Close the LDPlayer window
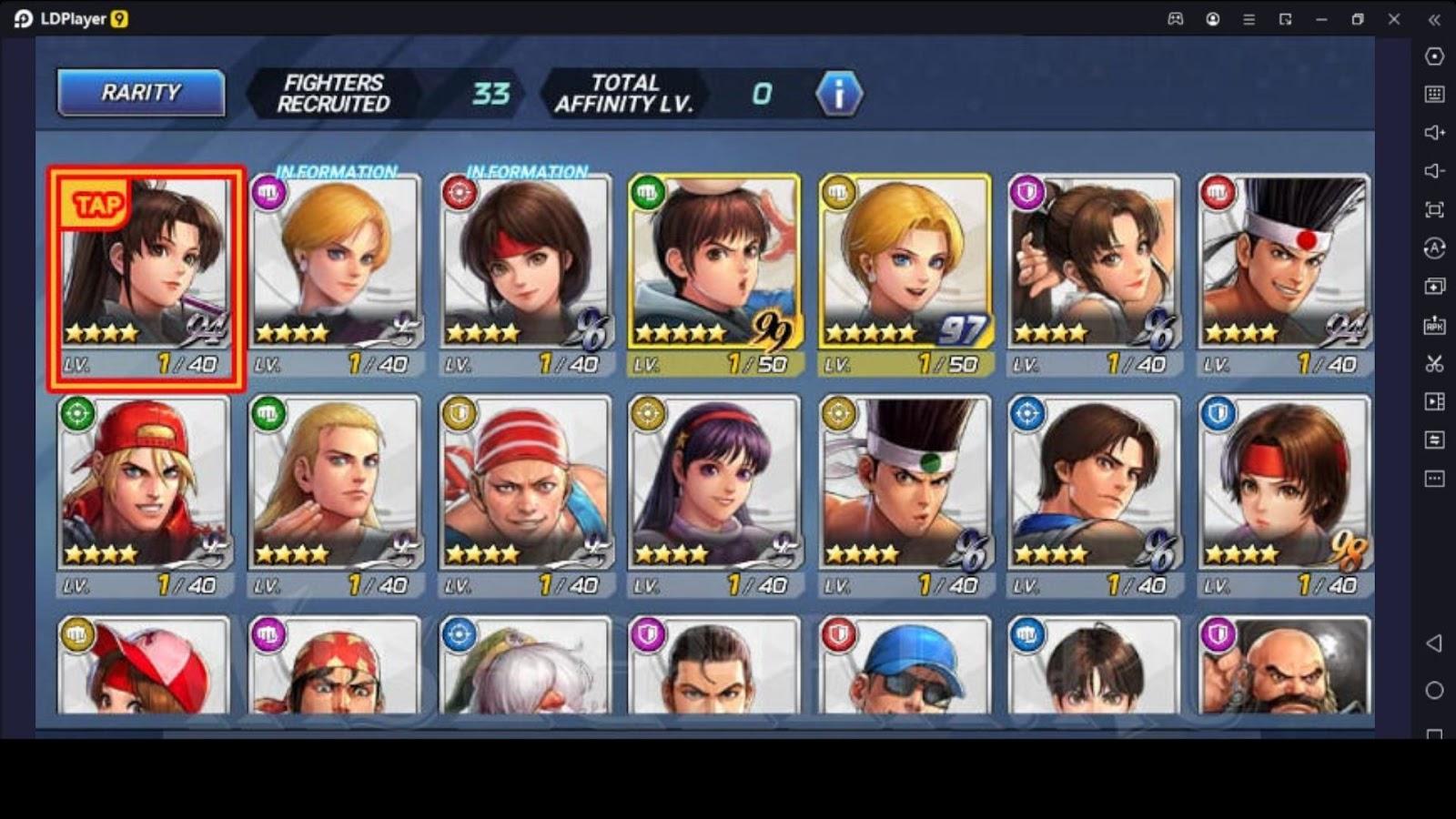Viewport: 1456px width, 819px height. tap(1394, 19)
